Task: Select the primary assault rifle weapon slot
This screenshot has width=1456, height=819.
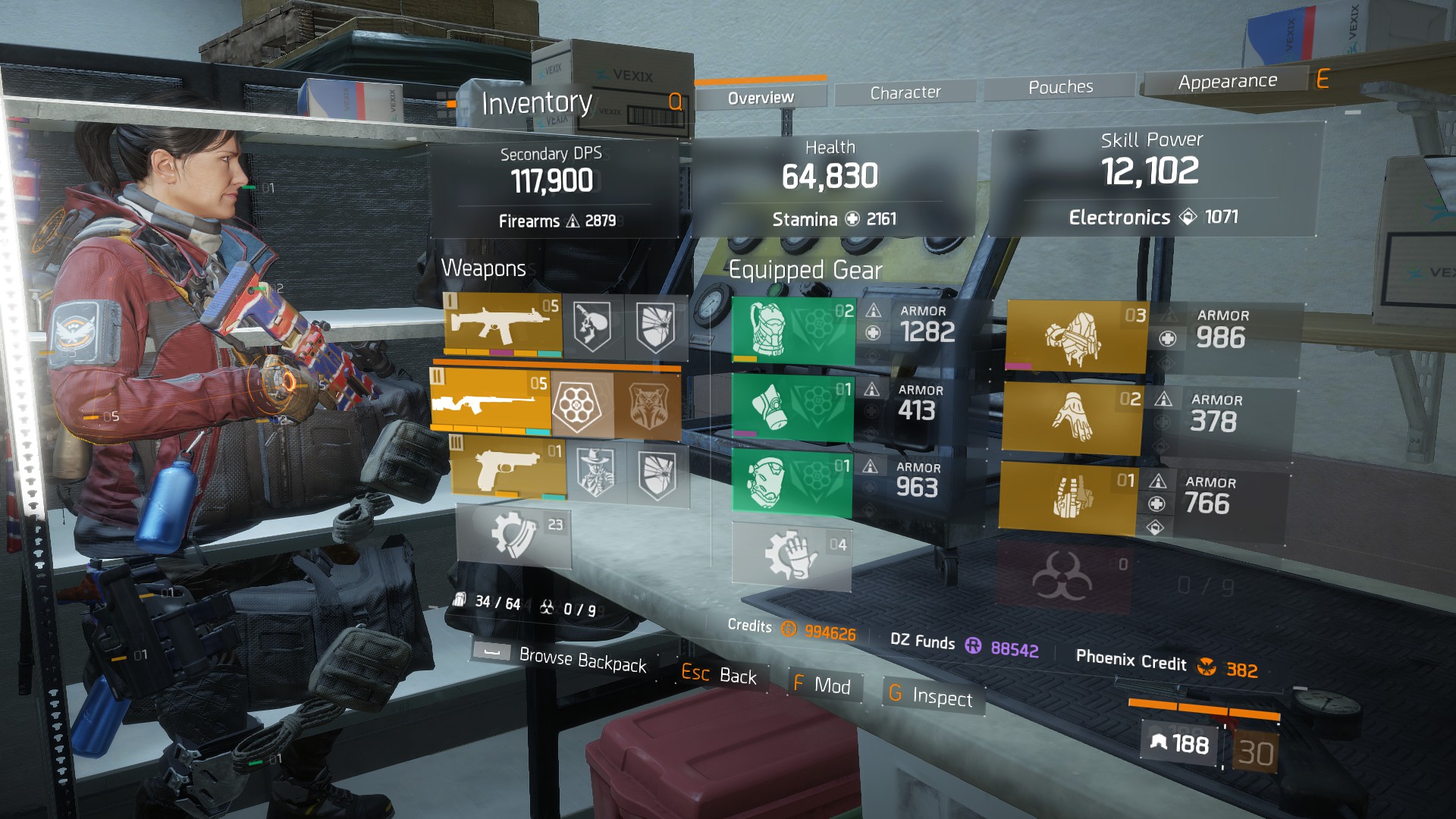Action: tap(504, 325)
